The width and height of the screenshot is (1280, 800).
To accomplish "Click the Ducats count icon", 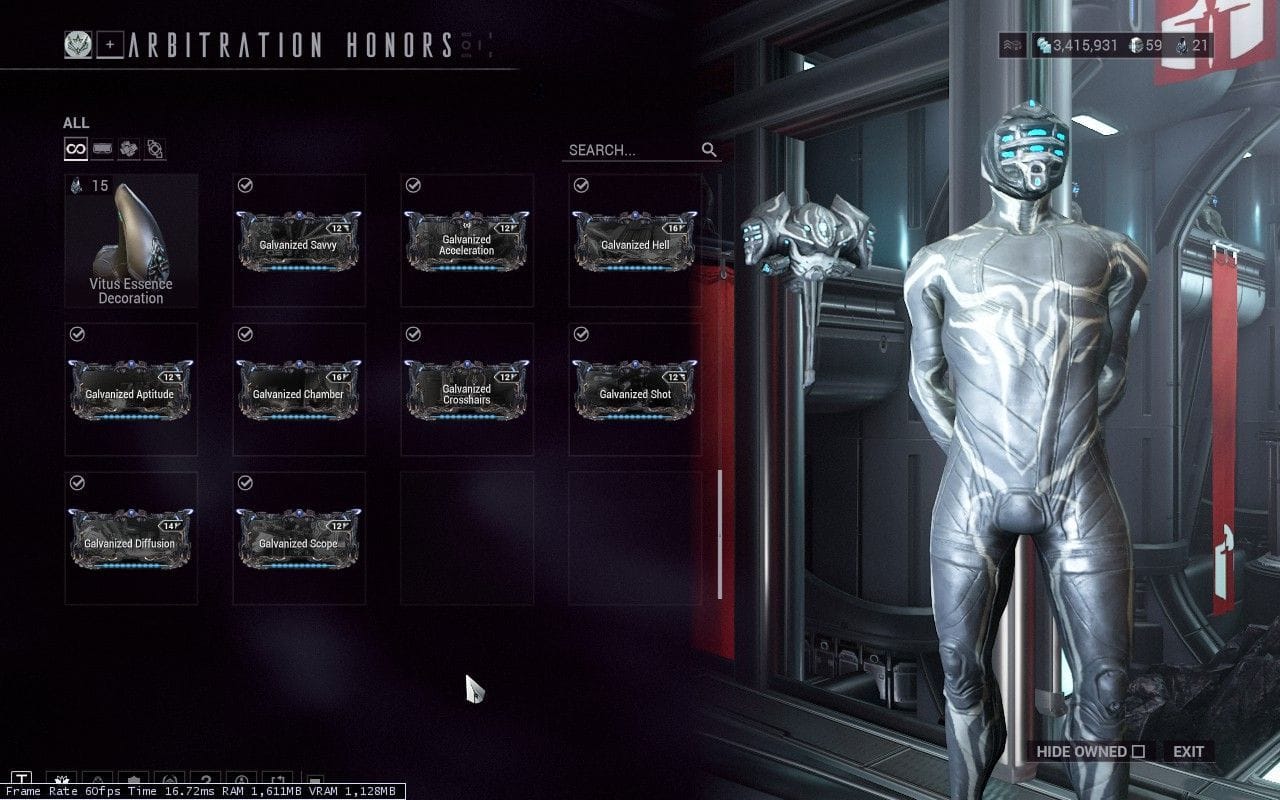I will [x=1137, y=44].
